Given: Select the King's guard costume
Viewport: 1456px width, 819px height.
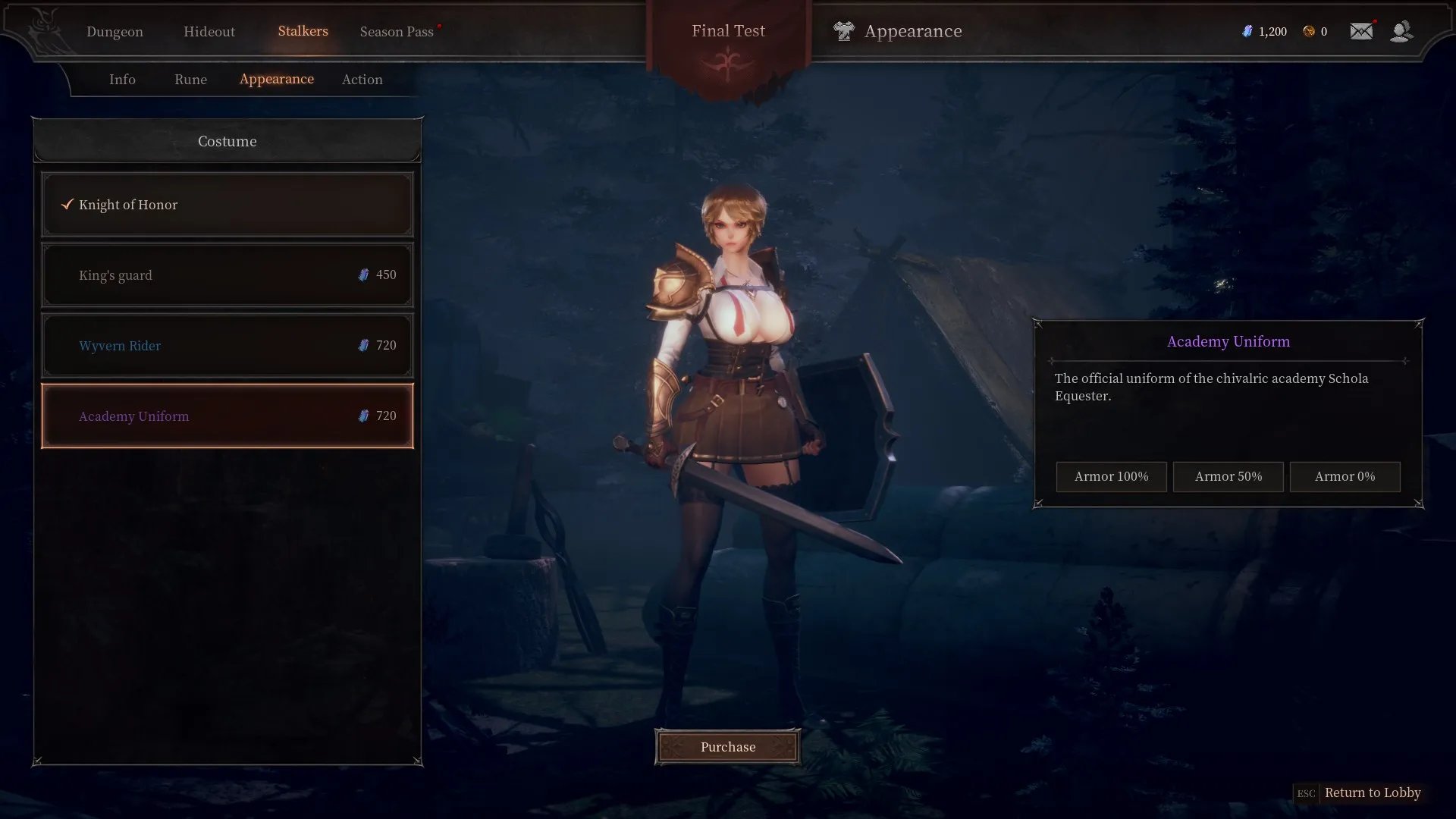Looking at the screenshot, I should tap(227, 275).
